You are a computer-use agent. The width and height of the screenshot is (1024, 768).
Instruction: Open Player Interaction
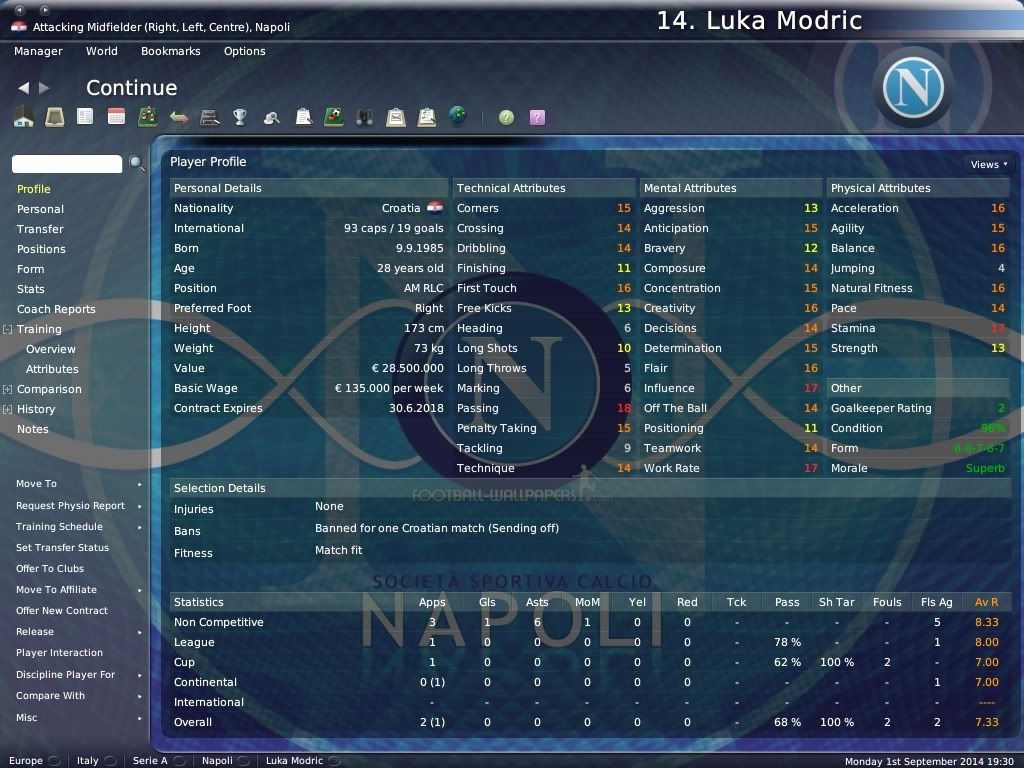pos(59,653)
